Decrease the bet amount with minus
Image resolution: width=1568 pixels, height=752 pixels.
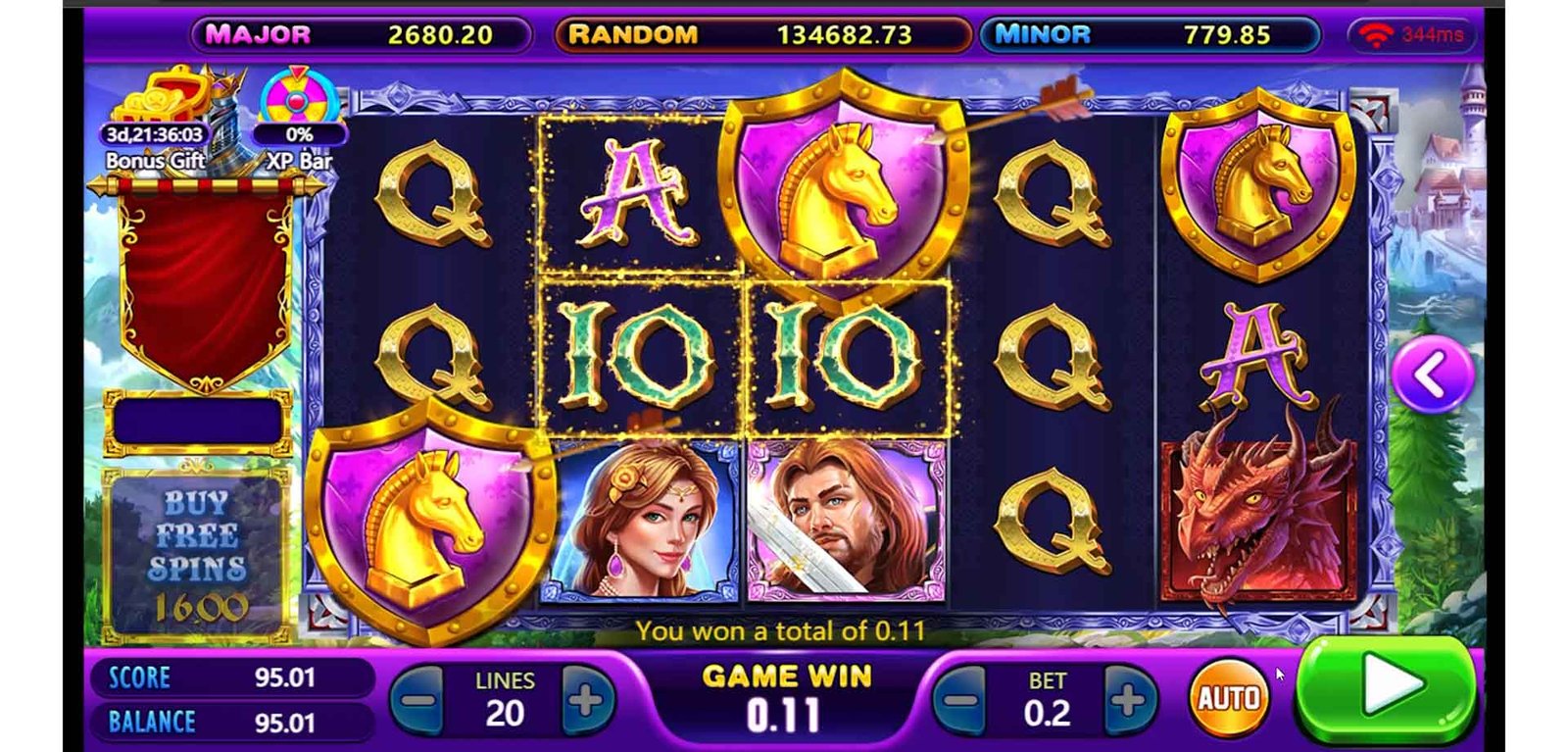pyautogui.click(x=961, y=699)
